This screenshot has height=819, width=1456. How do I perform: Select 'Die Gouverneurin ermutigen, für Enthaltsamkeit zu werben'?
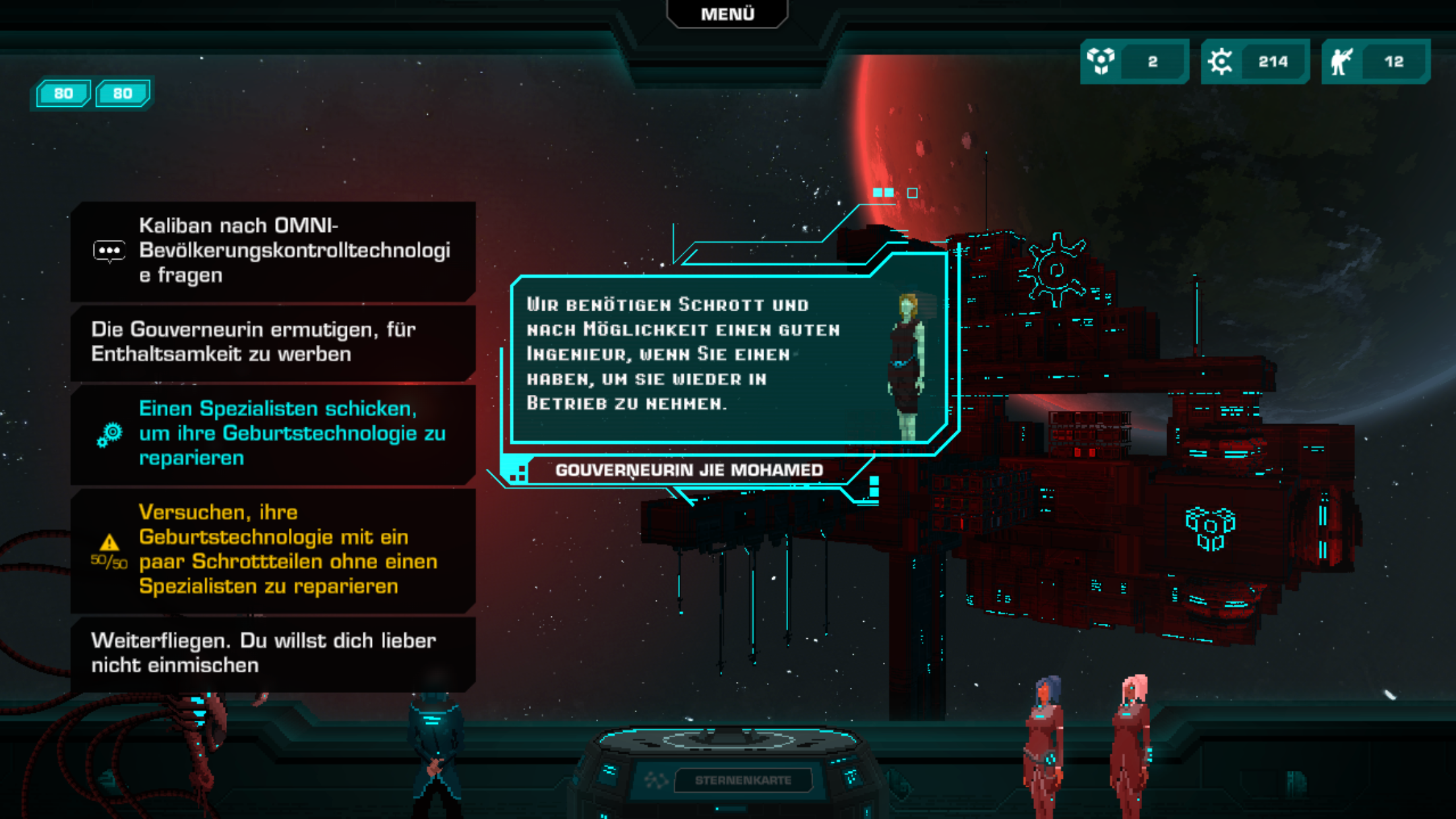(x=273, y=342)
